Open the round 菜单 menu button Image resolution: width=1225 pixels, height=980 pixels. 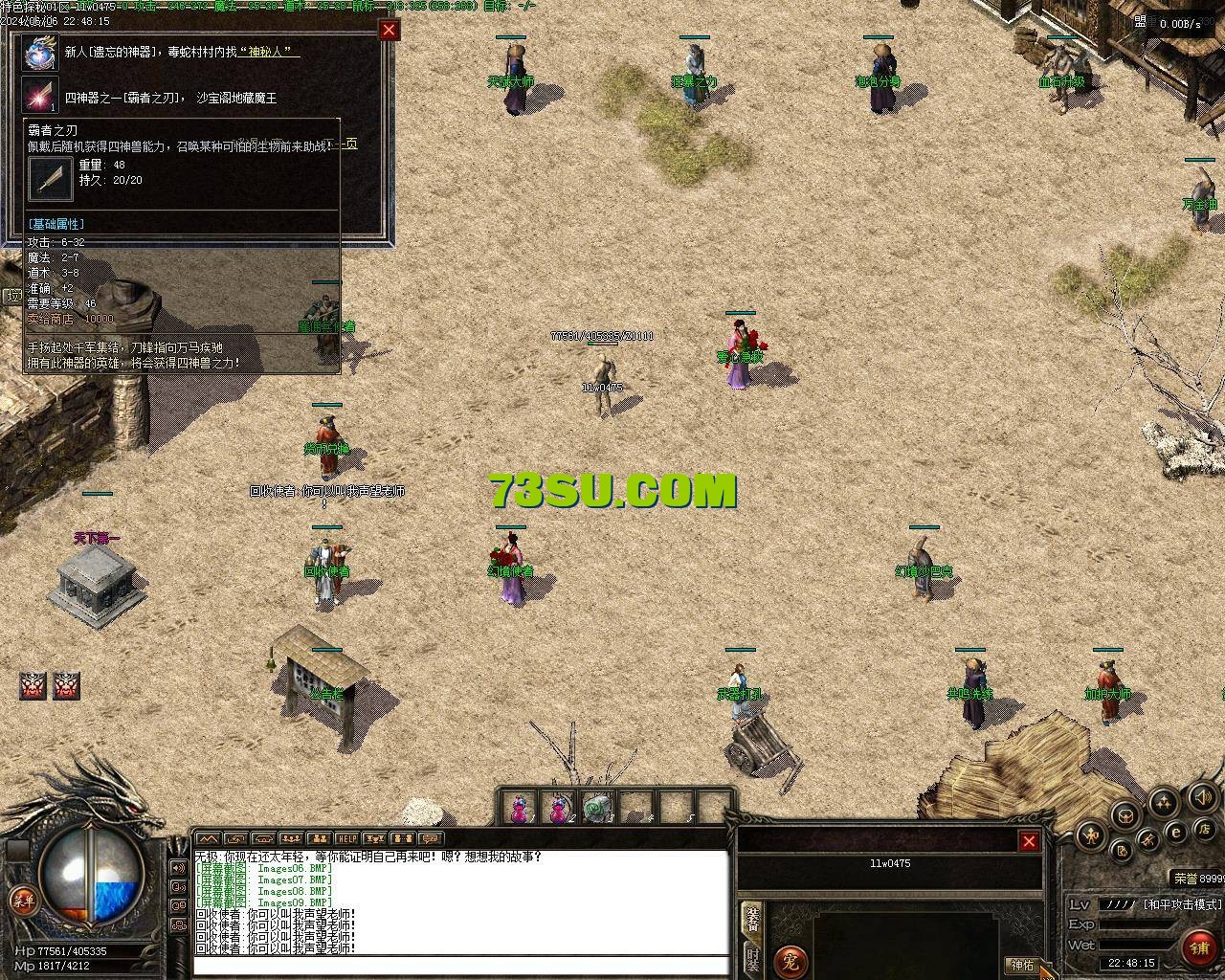coord(22,900)
